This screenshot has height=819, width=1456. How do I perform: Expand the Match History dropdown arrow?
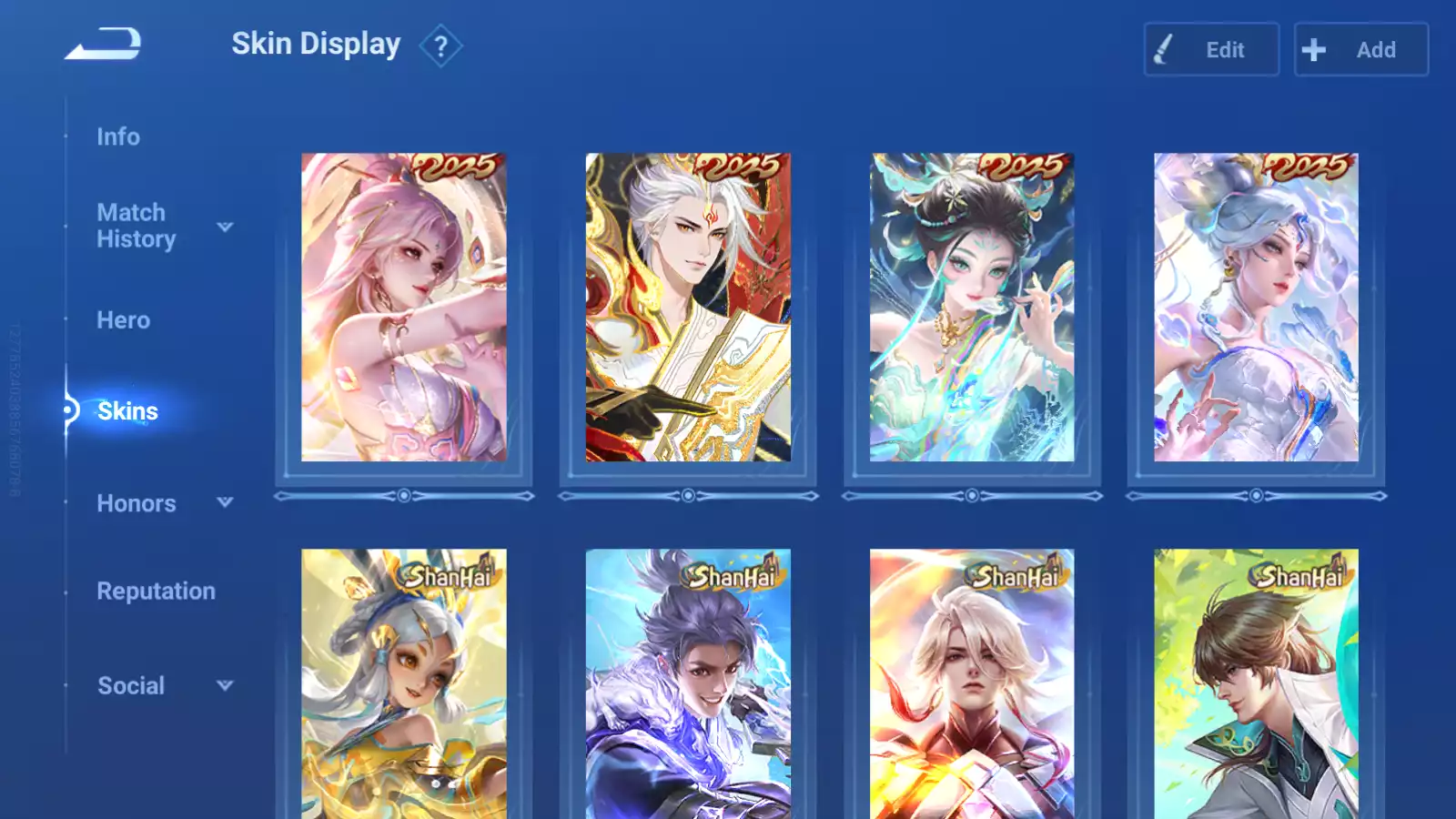click(x=225, y=227)
